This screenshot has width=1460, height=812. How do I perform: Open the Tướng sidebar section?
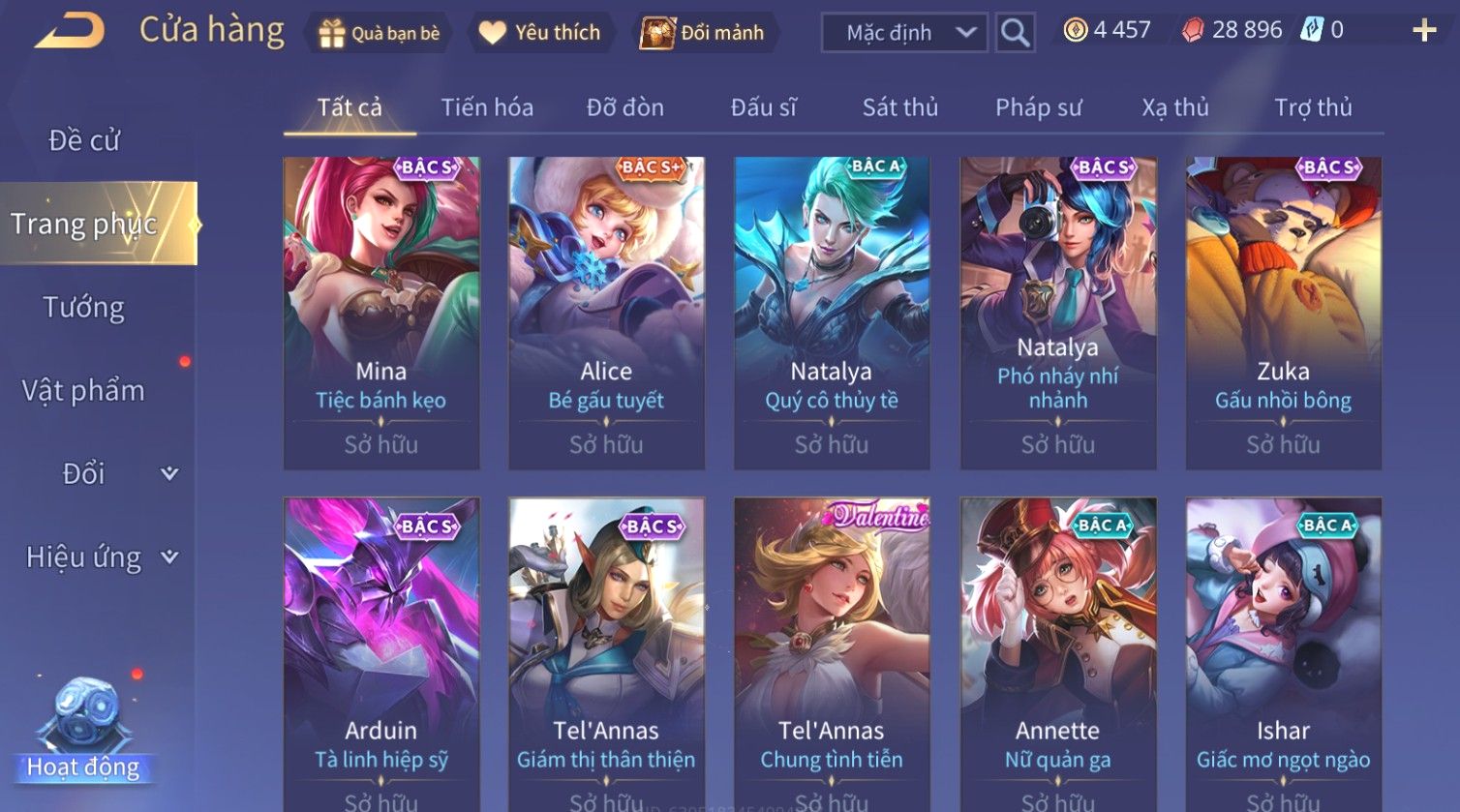point(84,308)
